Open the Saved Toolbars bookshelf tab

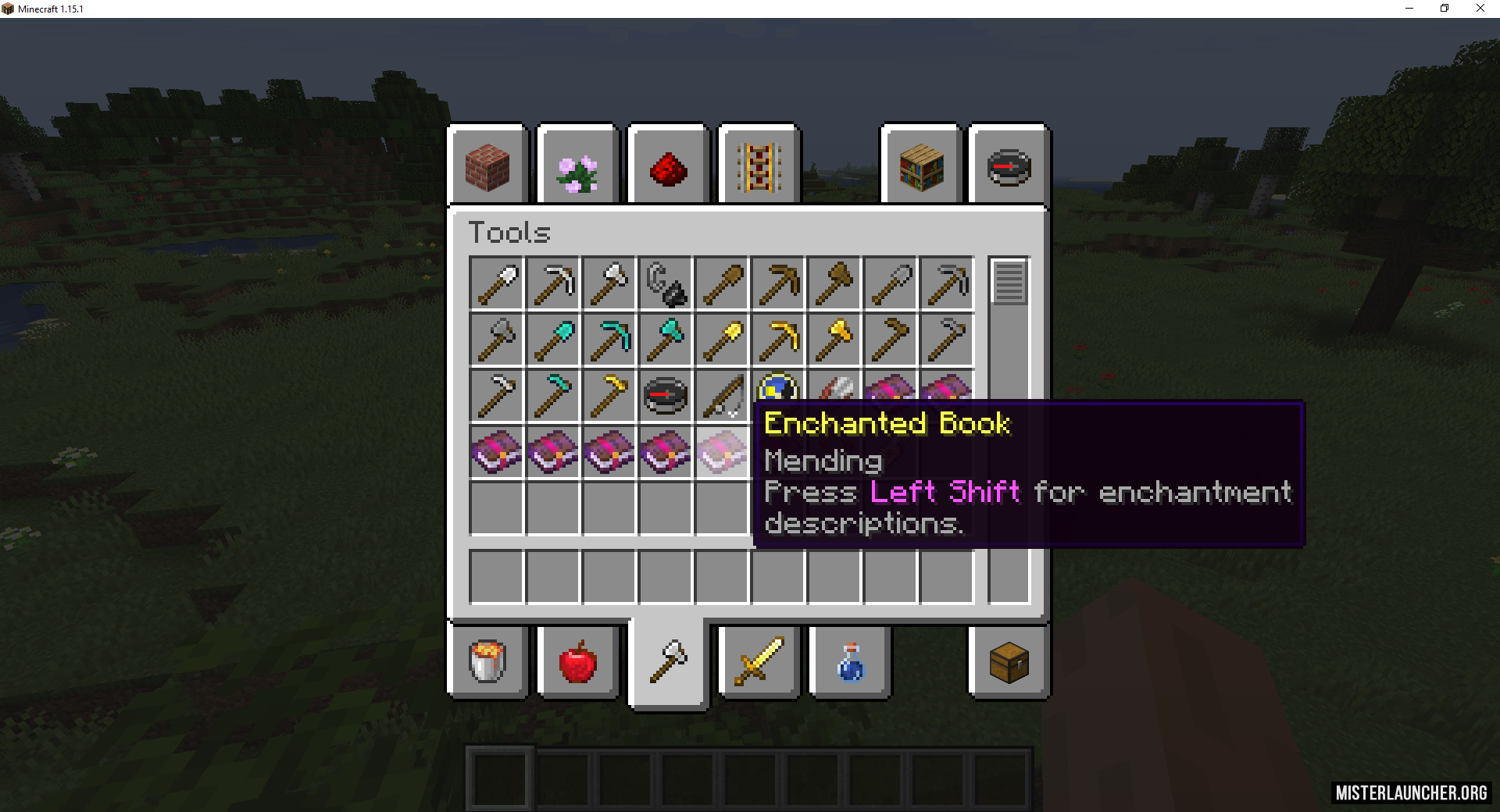[921, 166]
